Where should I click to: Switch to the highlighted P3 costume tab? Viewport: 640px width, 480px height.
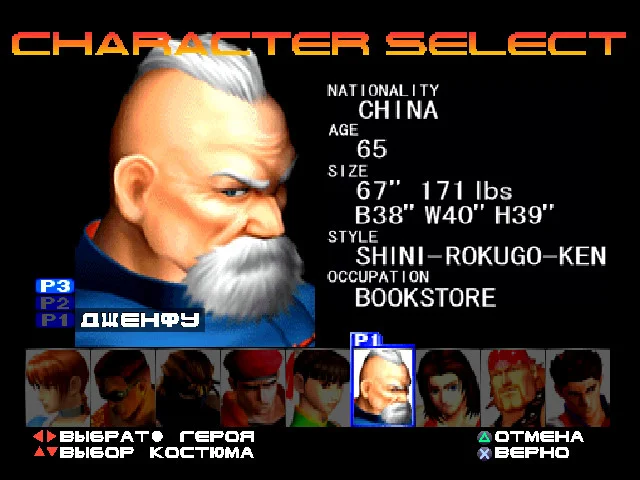(54, 286)
